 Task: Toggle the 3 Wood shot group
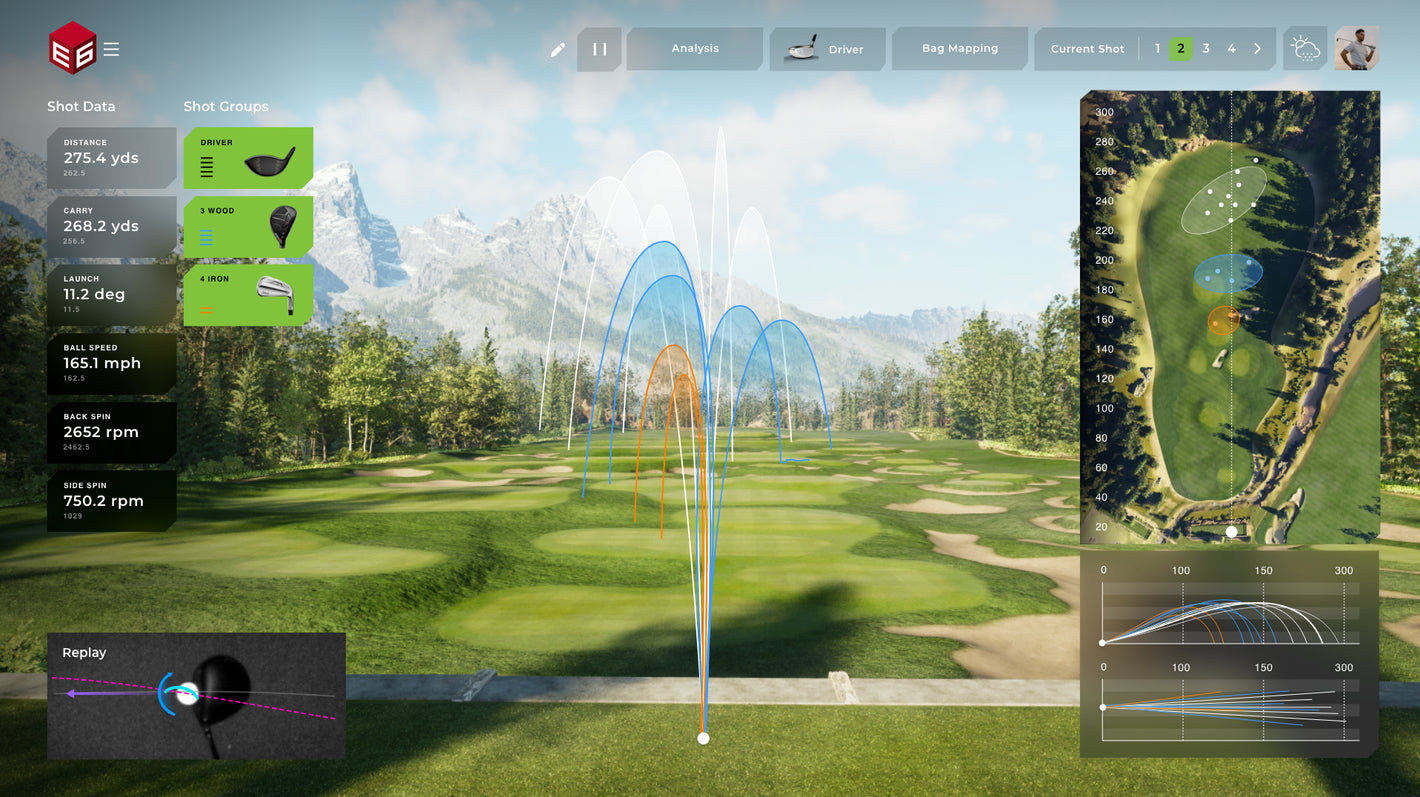tap(248, 226)
